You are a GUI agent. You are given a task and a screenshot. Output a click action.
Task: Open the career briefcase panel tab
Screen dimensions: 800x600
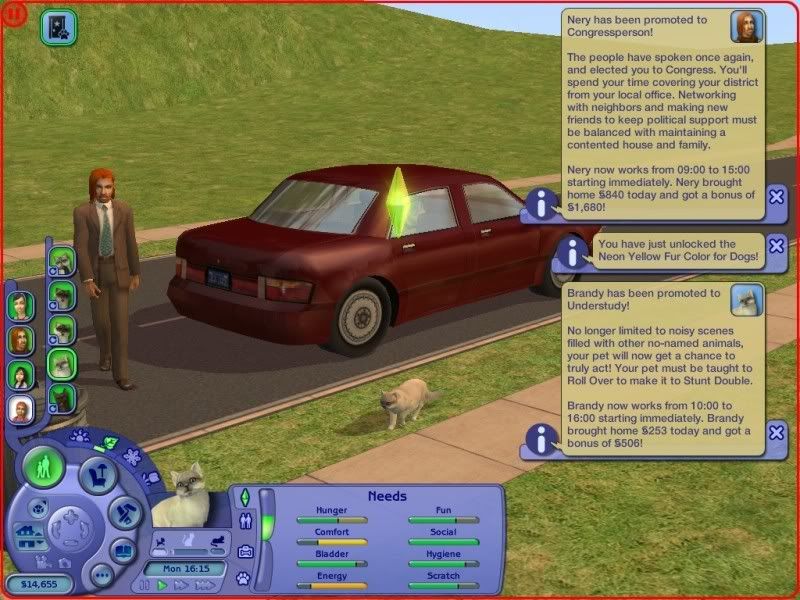point(244,549)
